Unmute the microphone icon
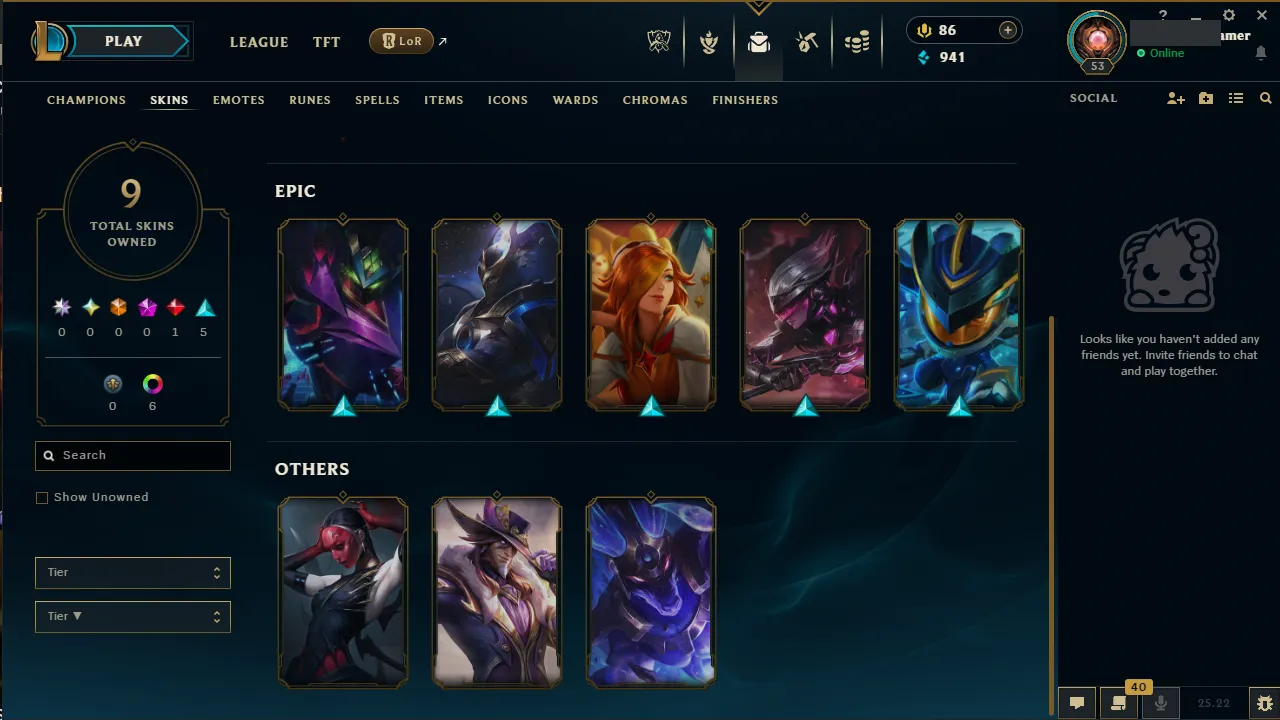Viewport: 1280px width, 720px height. [1161, 703]
